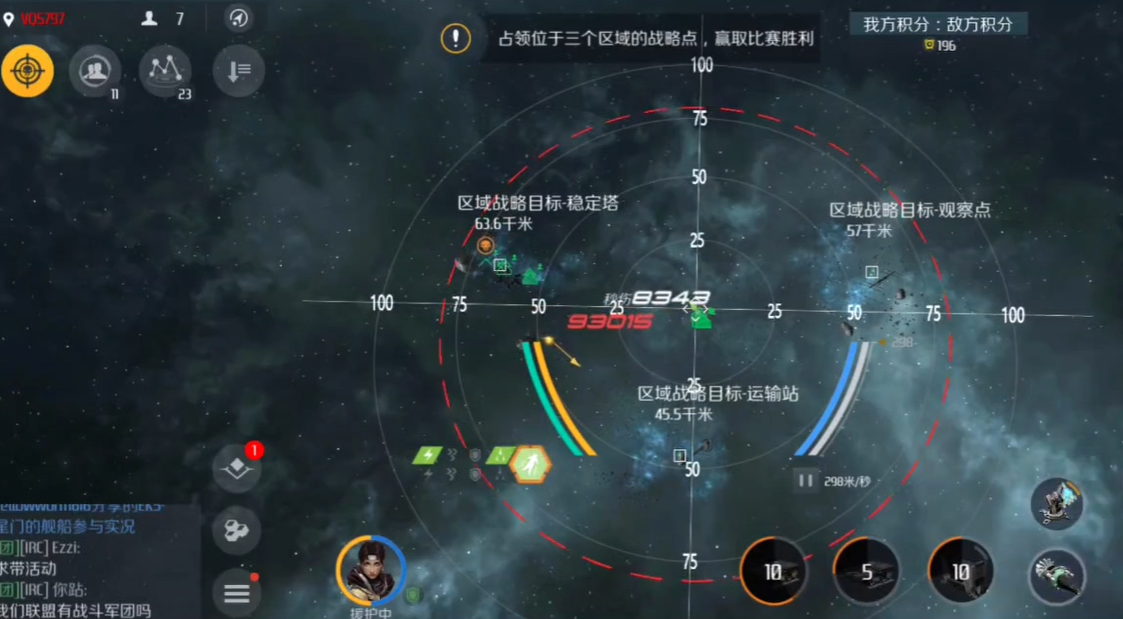Viewport: 1123px width, 619px height.
Task: Activate the blue-glowing turret module
Action: point(1057,503)
